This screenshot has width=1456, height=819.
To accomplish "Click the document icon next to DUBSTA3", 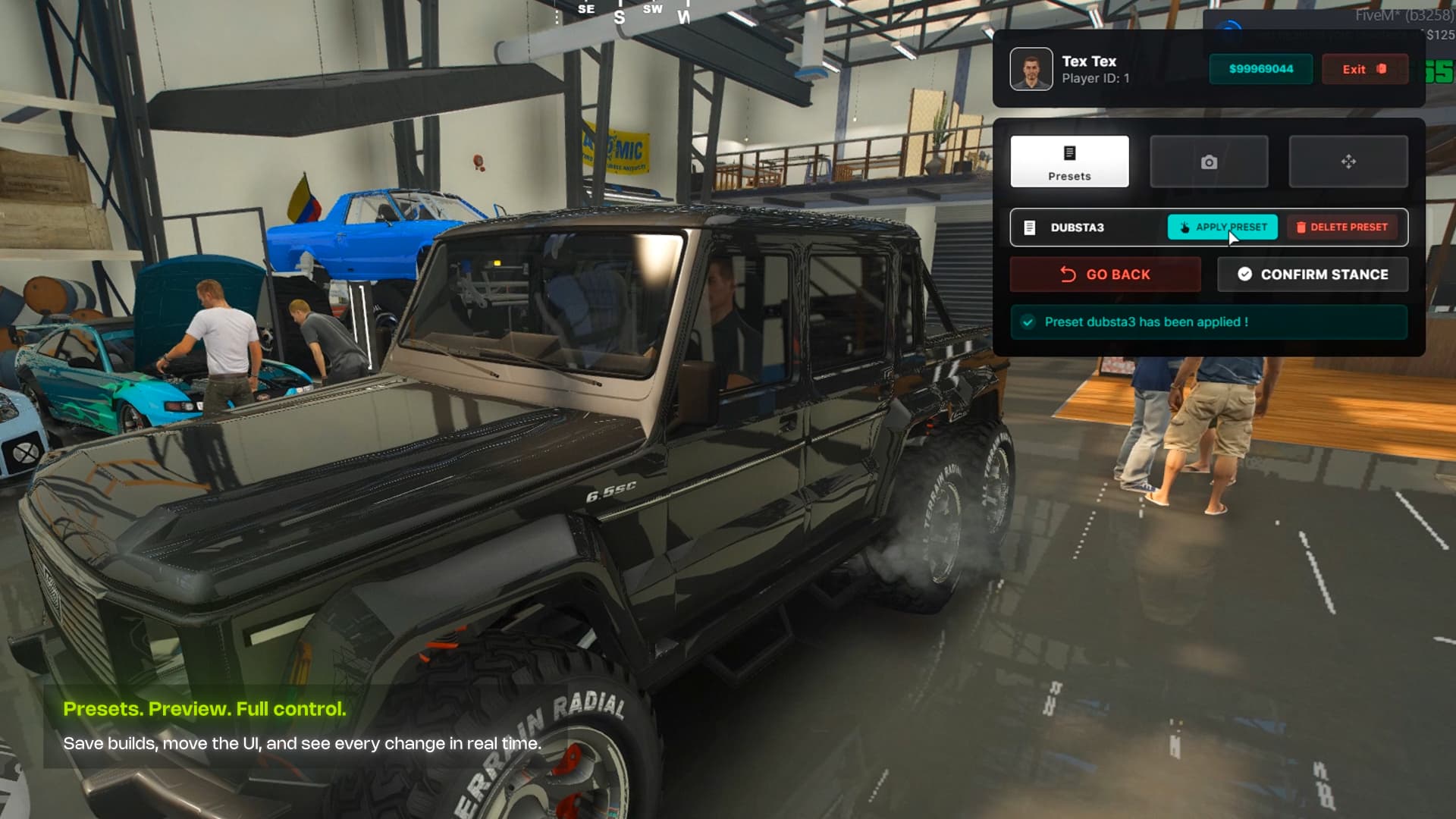I will coord(1030,227).
